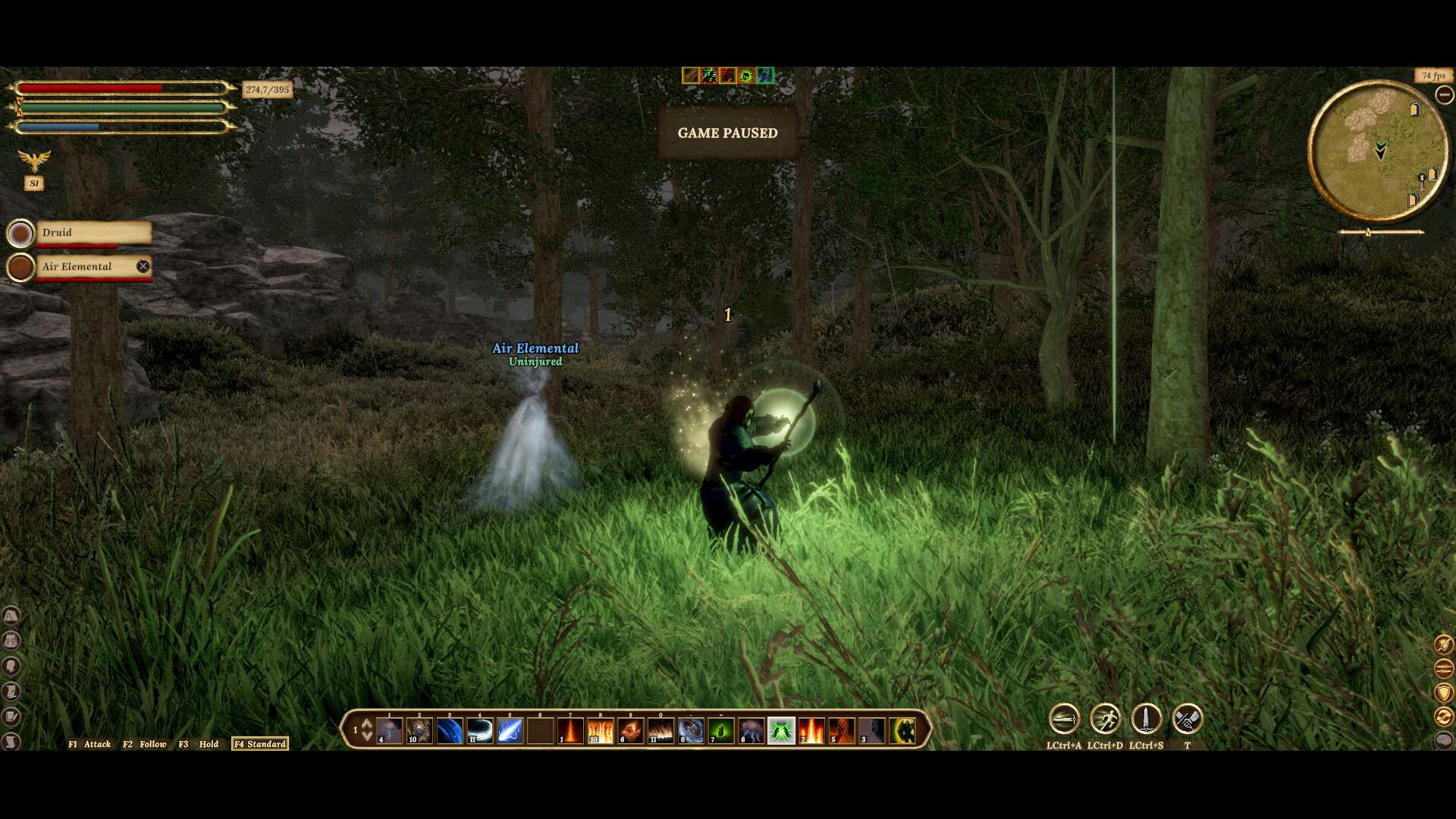Cast the blue comet spell

510,731
